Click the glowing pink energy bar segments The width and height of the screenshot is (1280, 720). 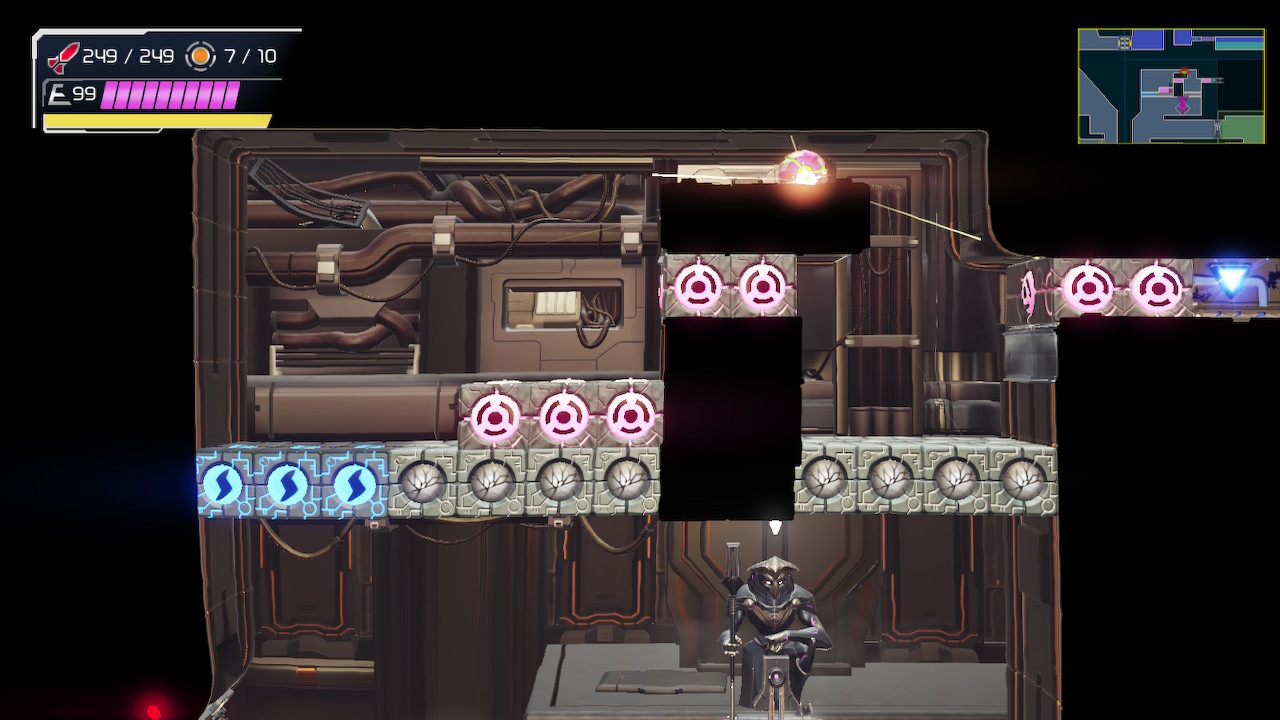pos(170,94)
